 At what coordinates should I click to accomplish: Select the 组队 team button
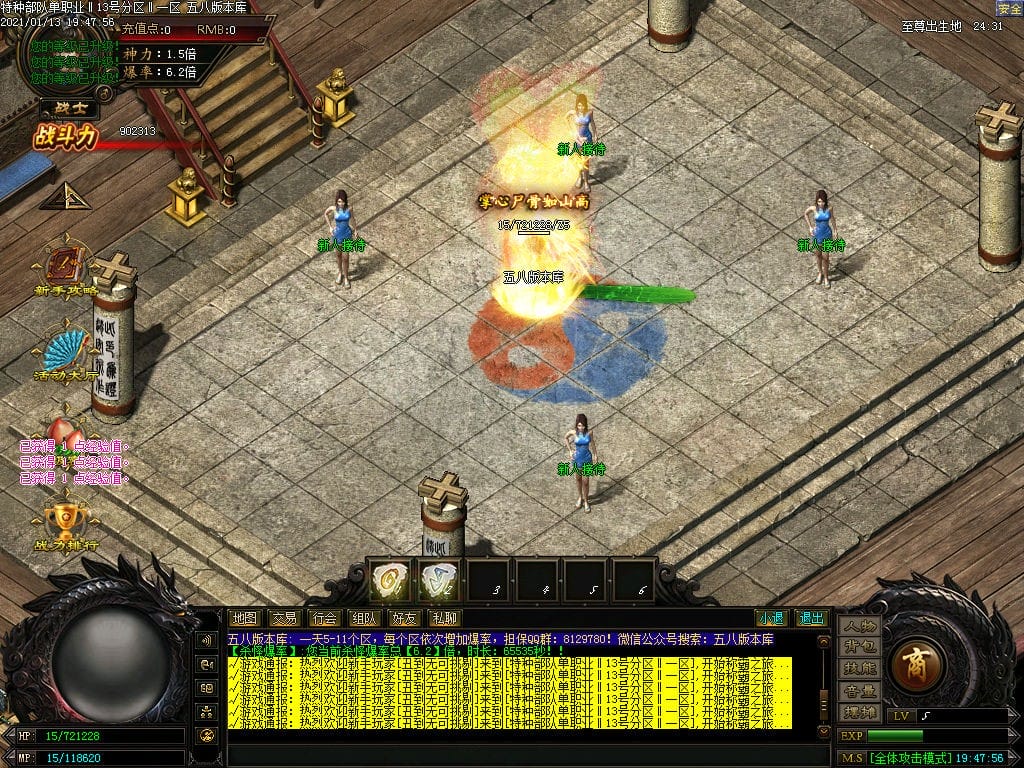(x=364, y=618)
